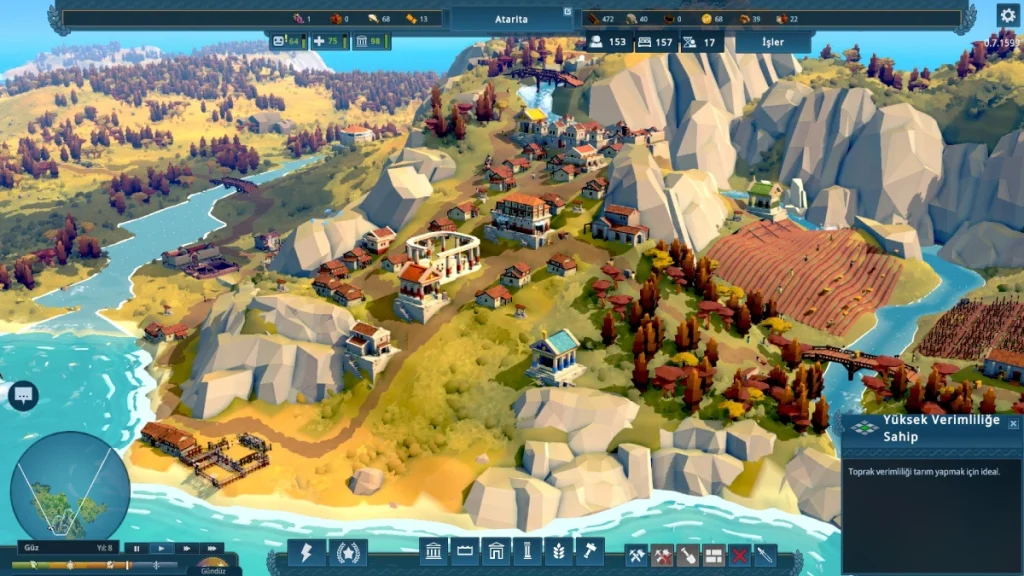Image resolution: width=1024 pixels, height=576 pixels.
Task: Set the game to normal play speed
Action: (161, 548)
